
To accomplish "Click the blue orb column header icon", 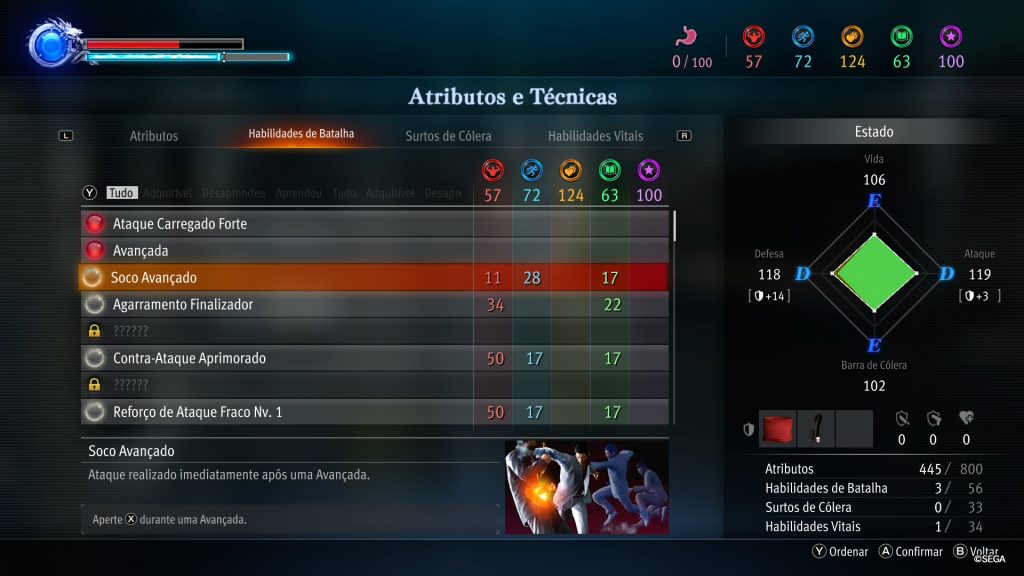I will (x=531, y=171).
